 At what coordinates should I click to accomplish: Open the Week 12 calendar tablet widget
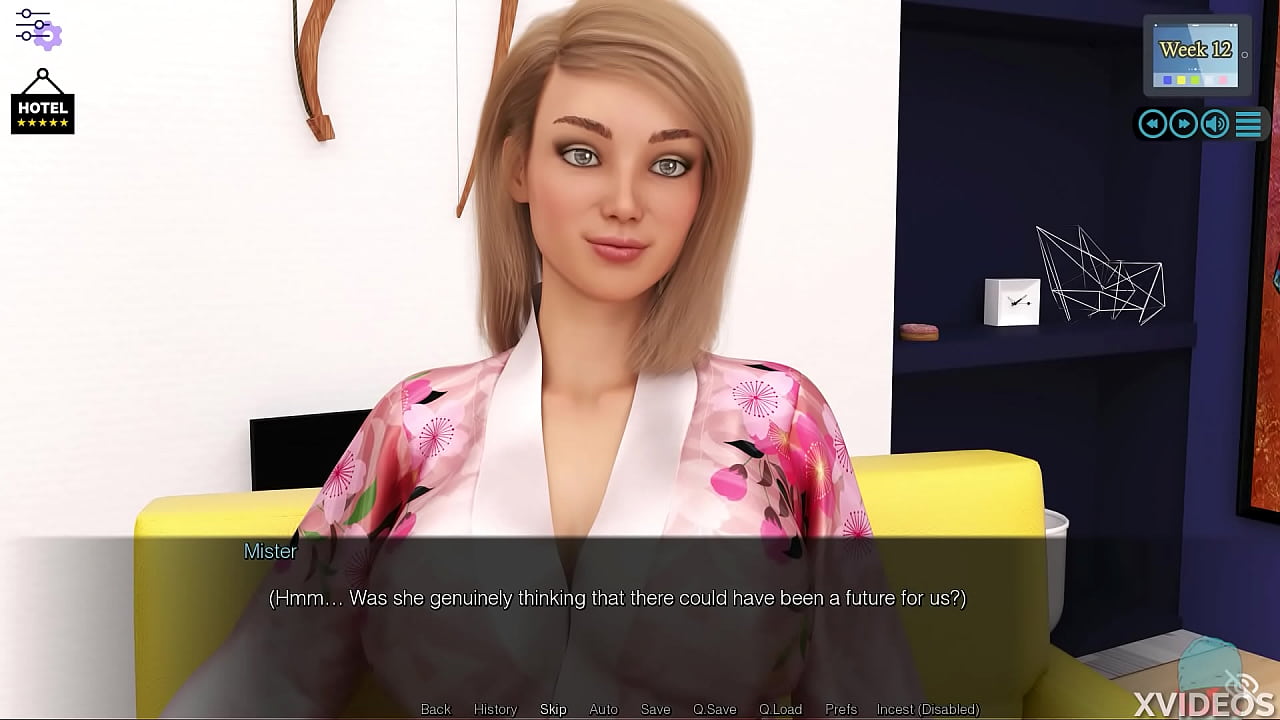tap(1196, 48)
